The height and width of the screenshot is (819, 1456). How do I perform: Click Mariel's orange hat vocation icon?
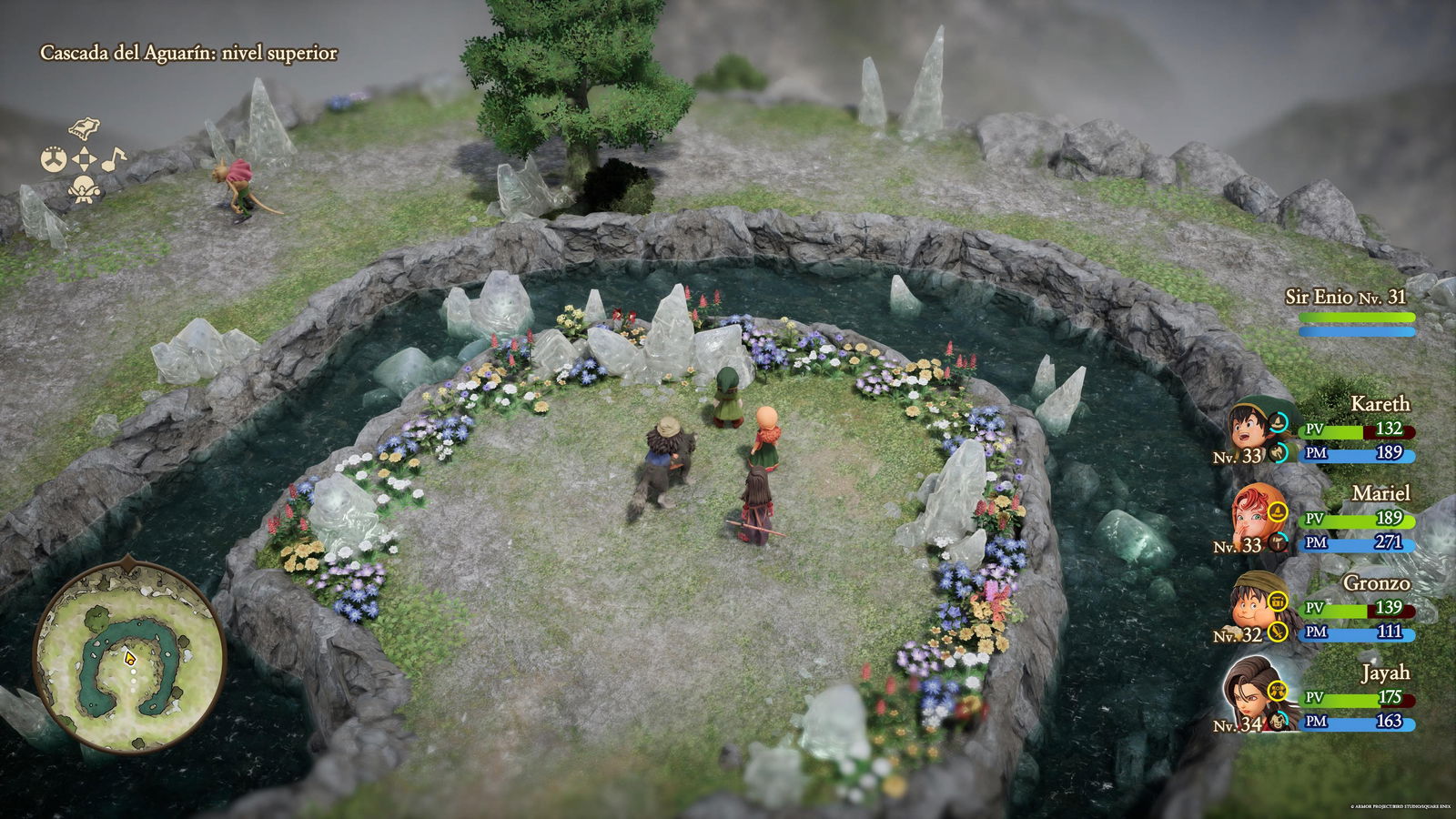point(1276,512)
